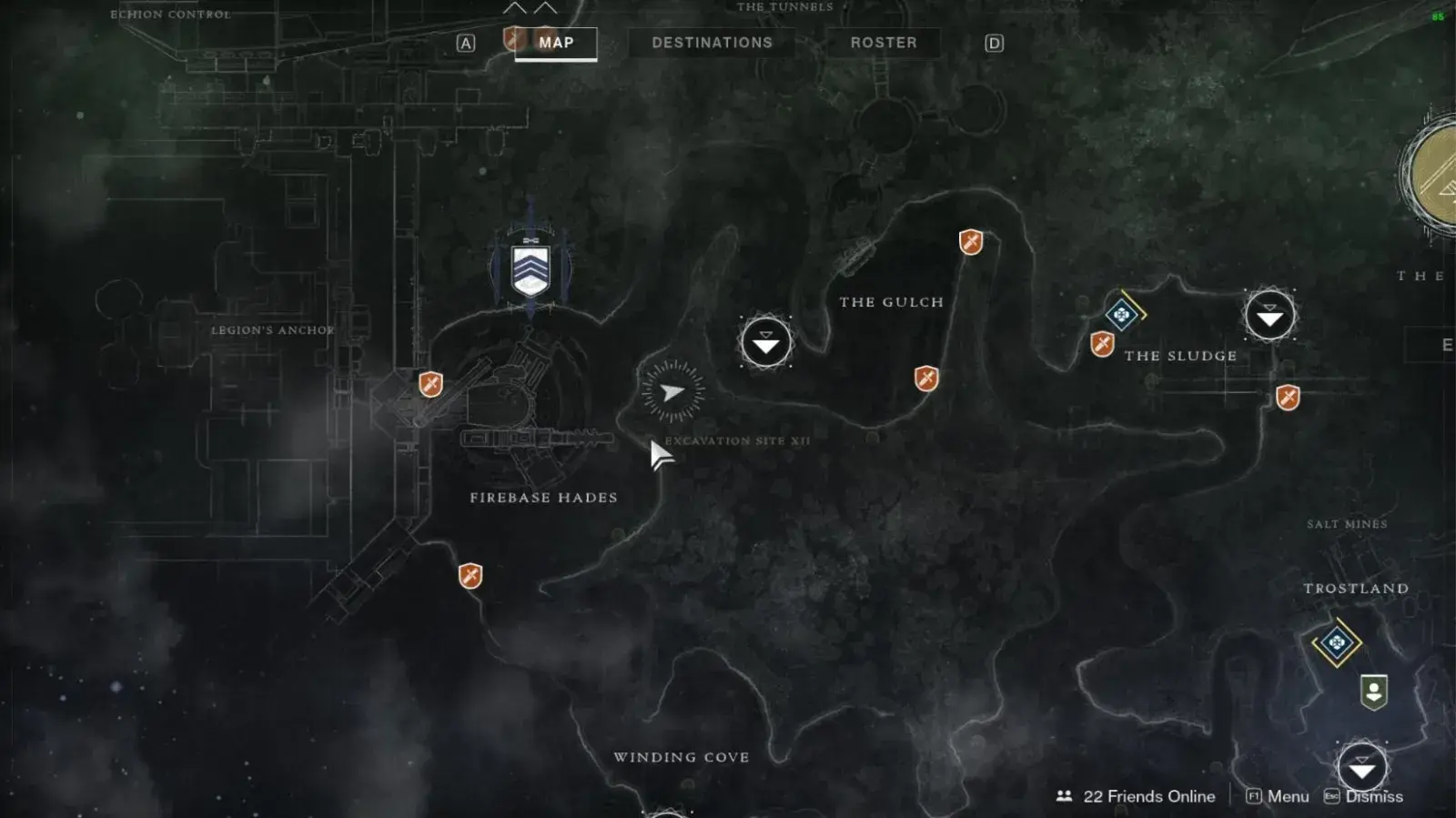Select the blue diamond event near The Sludge
This screenshot has width=1456, height=818.
tap(1122, 315)
